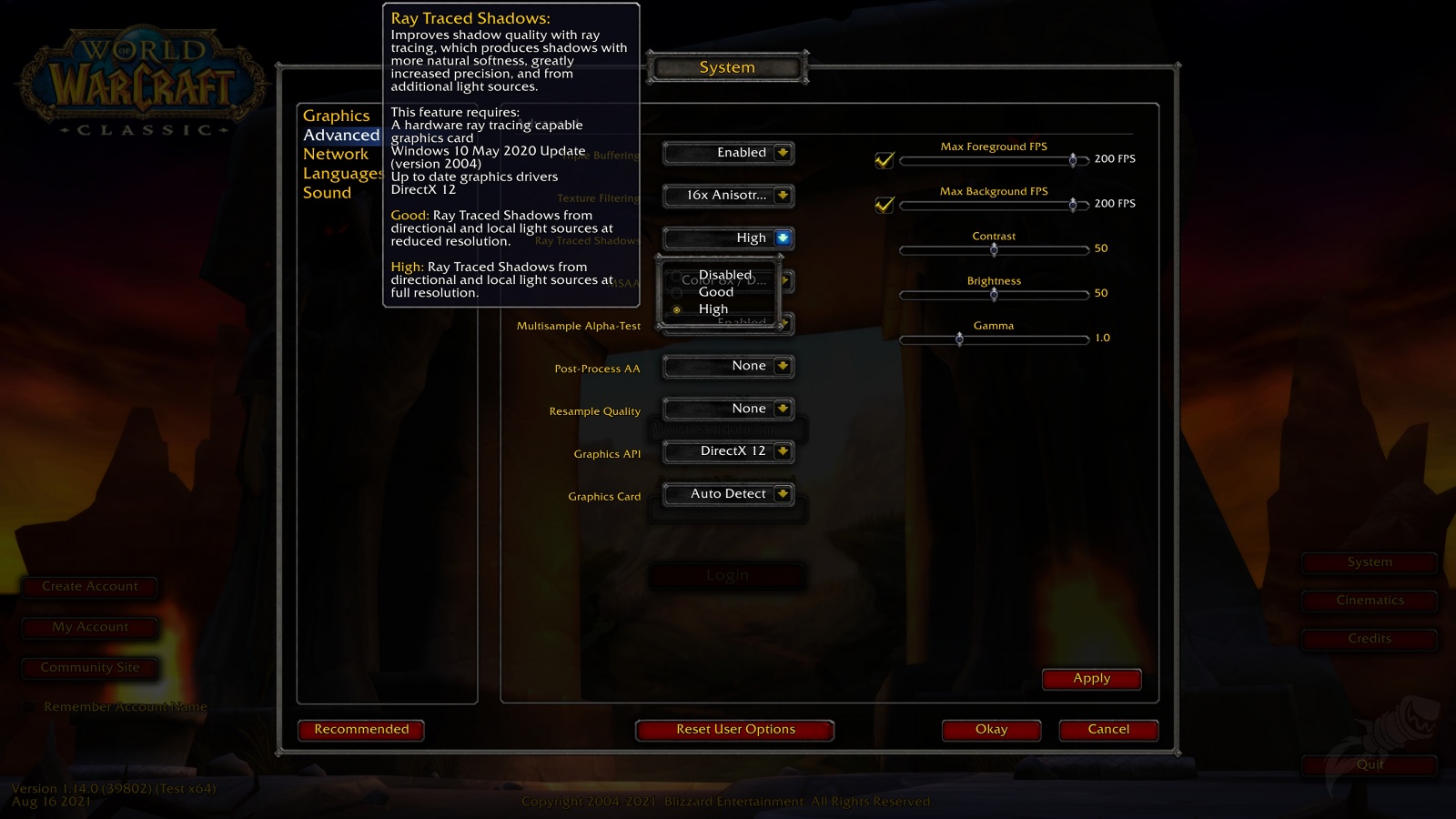This screenshot has height=819, width=1456.
Task: Enable Remember Account Name
Action: point(30,706)
